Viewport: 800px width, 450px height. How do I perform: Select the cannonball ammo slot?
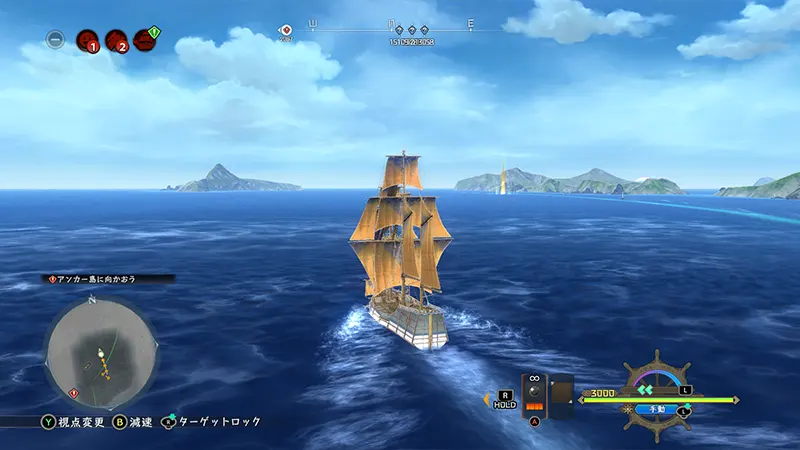[x=534, y=393]
